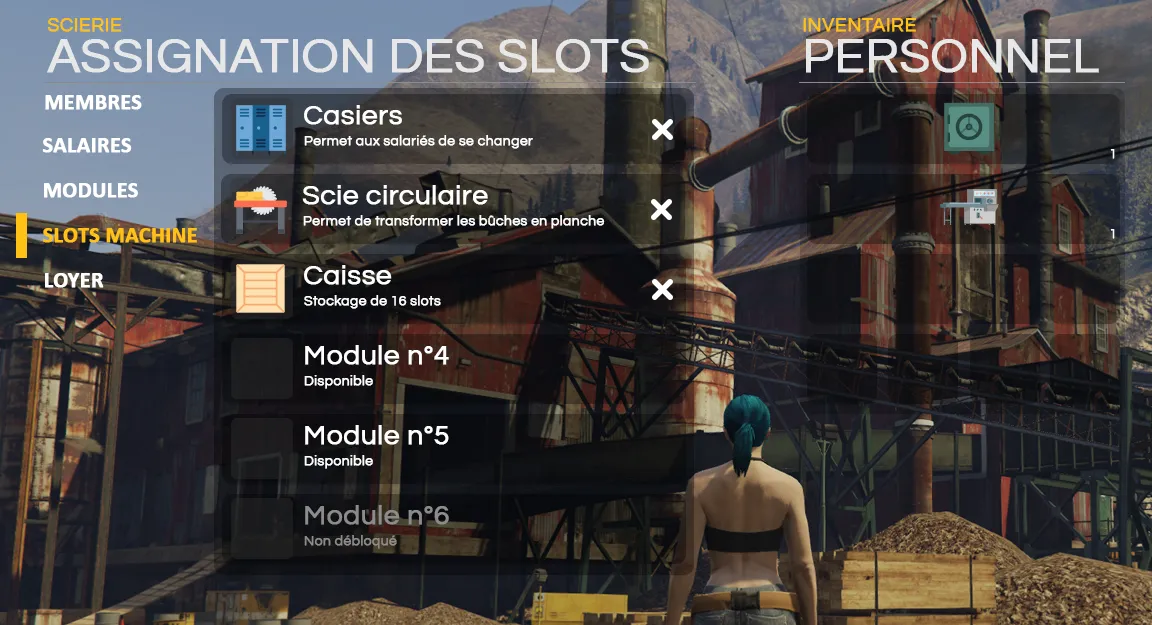Switch to the Salaires tab
Viewport: 1152px width, 625px height.
pos(87,146)
